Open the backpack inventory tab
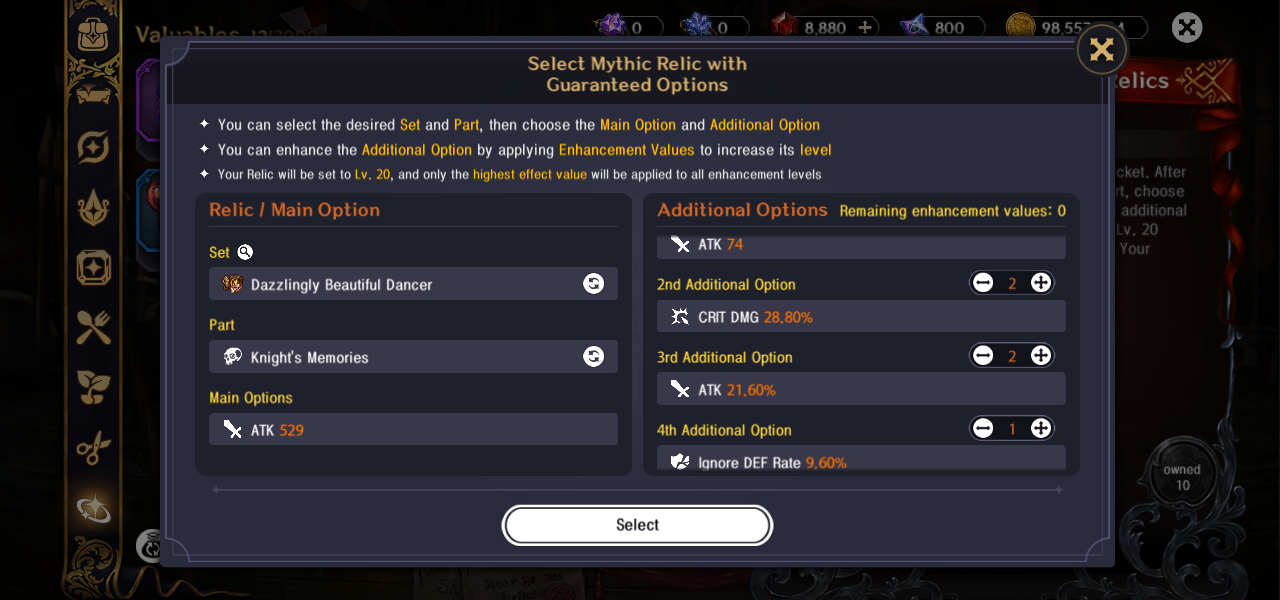 click(x=94, y=33)
